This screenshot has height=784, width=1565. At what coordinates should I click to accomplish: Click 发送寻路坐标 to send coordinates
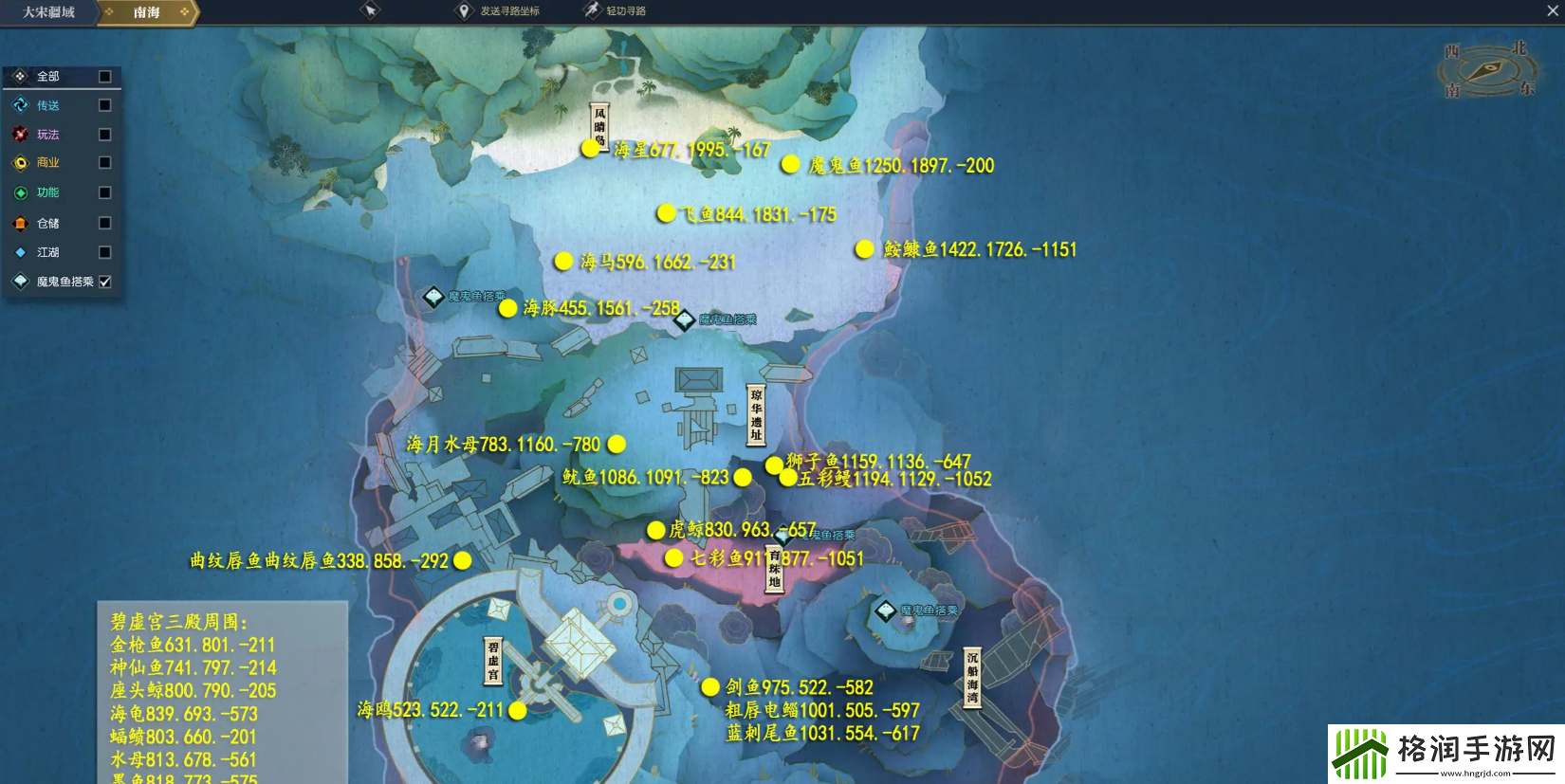(x=500, y=11)
